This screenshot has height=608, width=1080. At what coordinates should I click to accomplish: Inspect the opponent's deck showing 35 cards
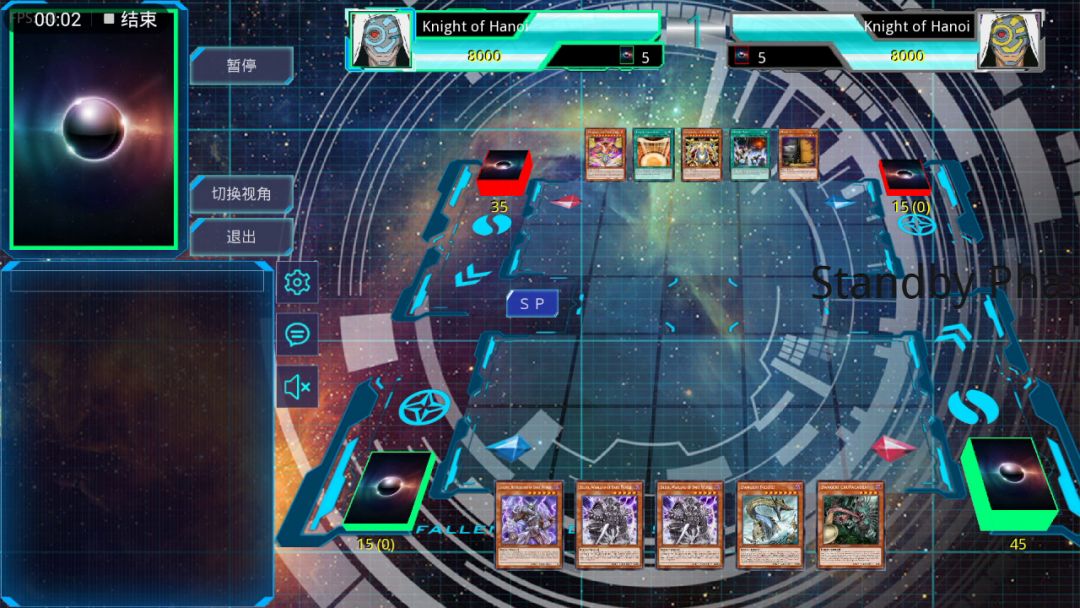point(504,172)
